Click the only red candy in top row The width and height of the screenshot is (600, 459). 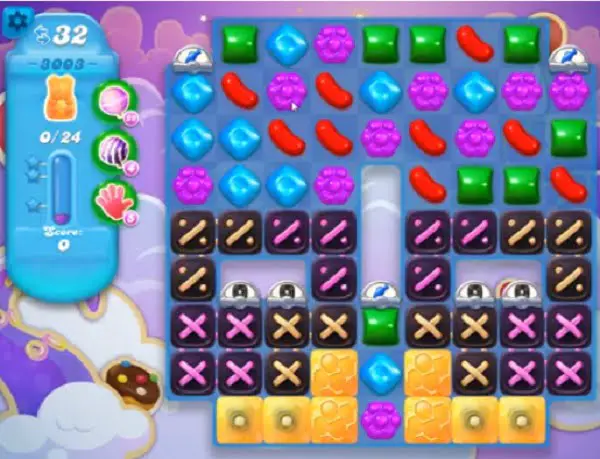pyautogui.click(x=473, y=44)
